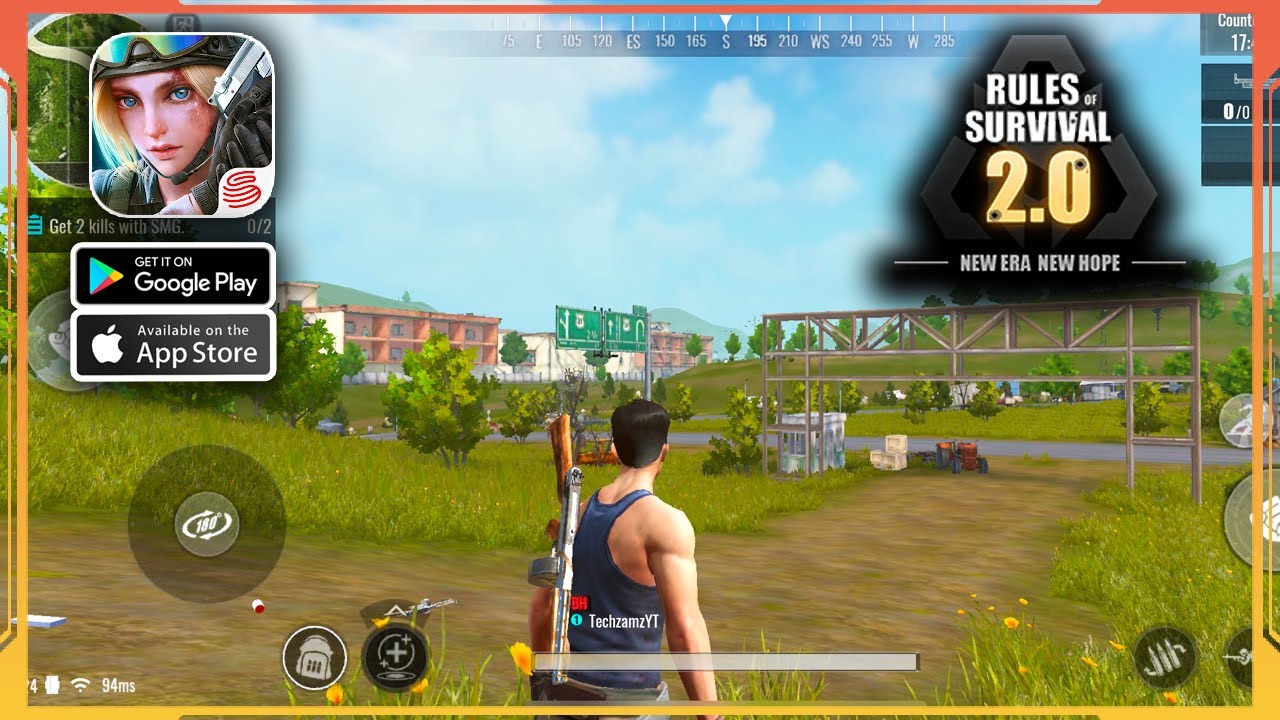Click the App Store download badge

(173, 344)
